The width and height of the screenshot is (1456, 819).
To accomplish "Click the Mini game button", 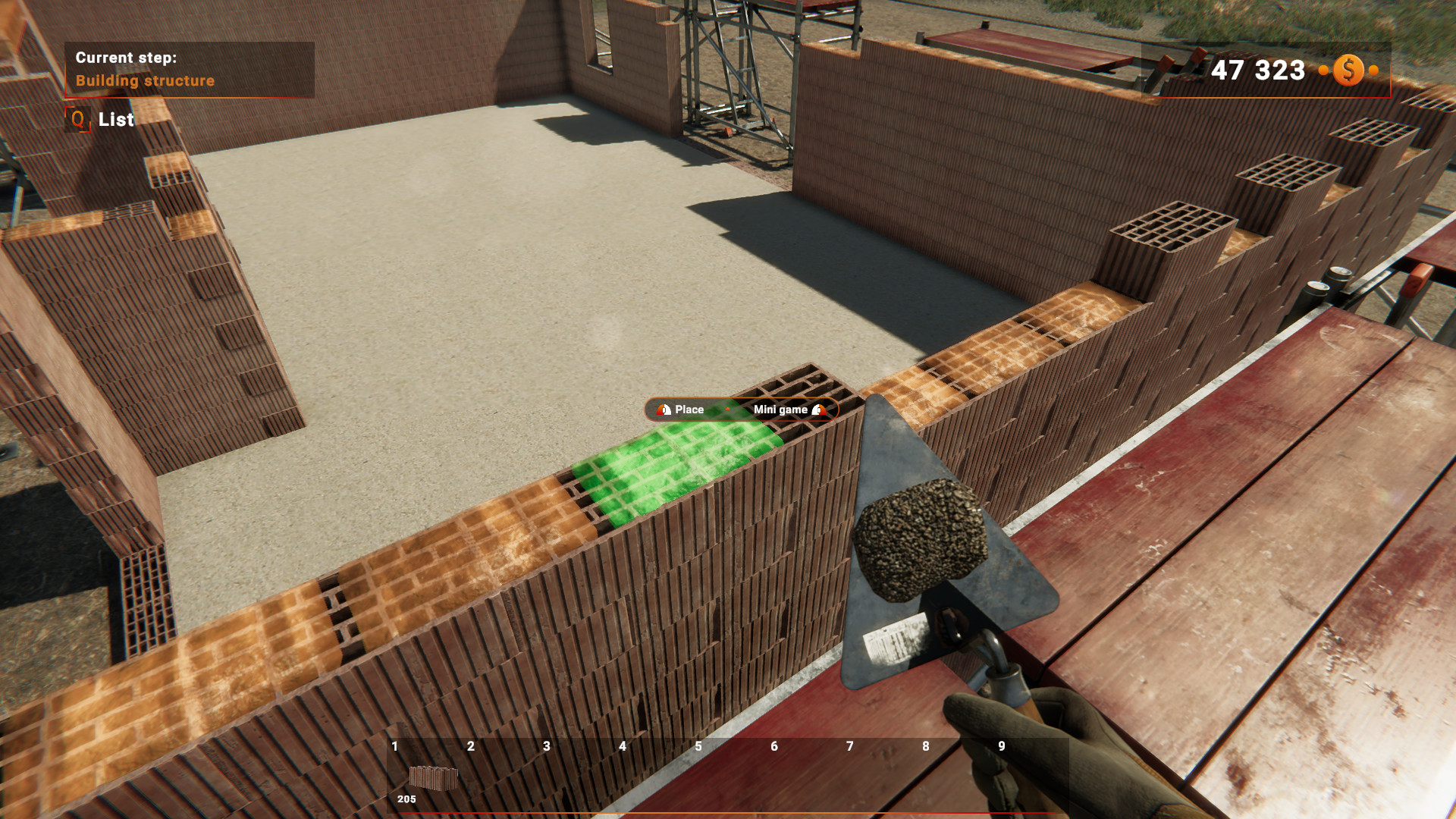I will pos(780,409).
